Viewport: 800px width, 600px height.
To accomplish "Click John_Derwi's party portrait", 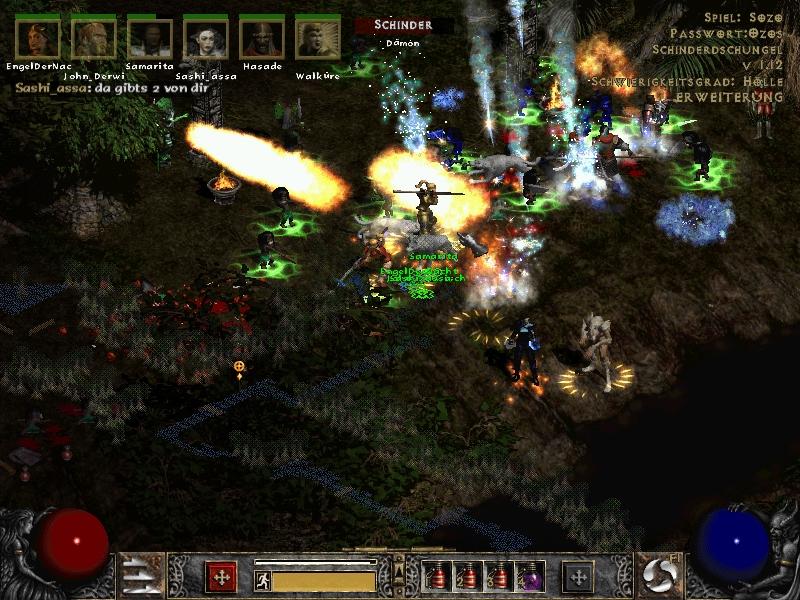I will [93, 38].
